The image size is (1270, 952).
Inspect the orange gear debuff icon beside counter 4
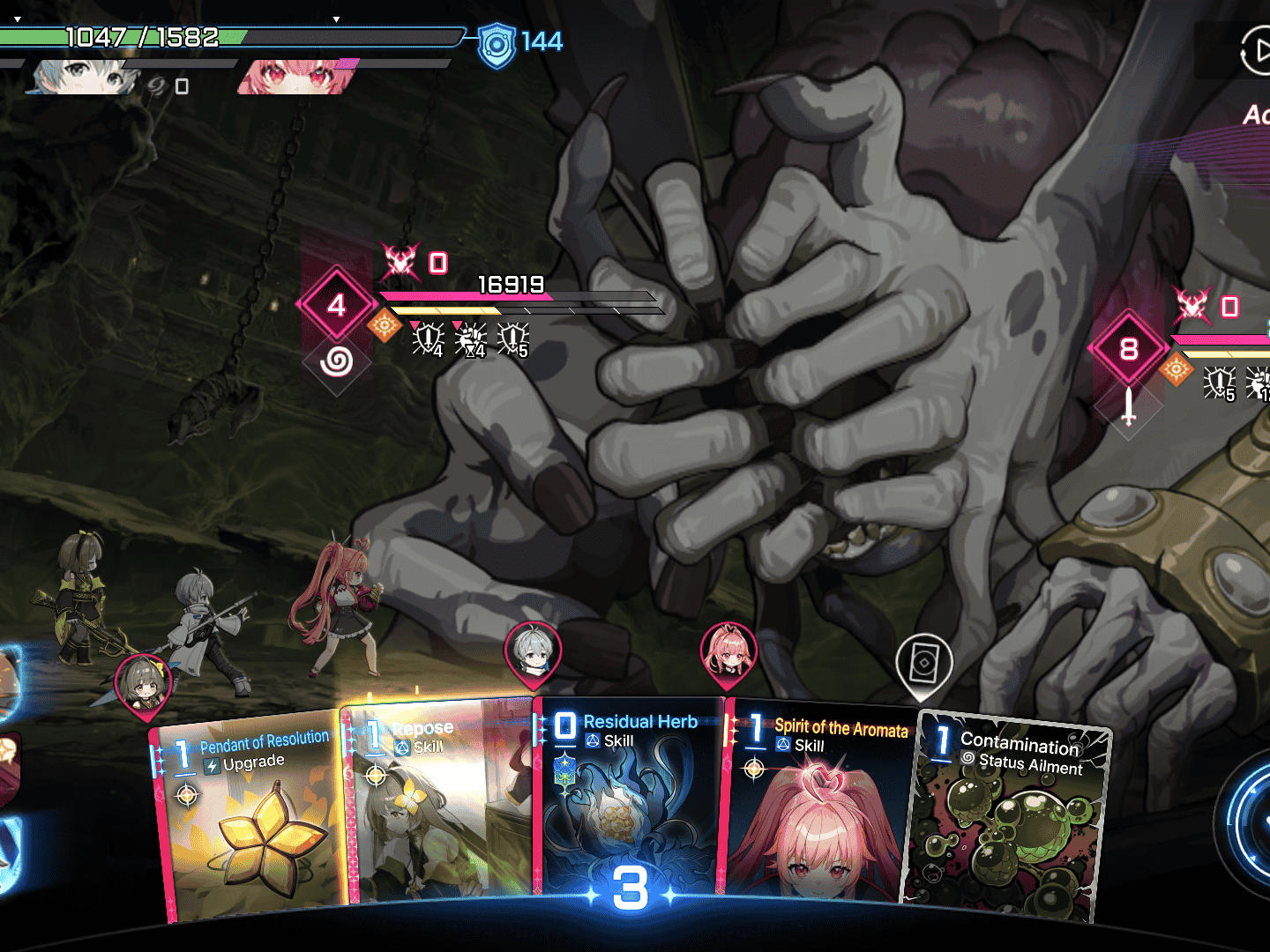[x=384, y=326]
